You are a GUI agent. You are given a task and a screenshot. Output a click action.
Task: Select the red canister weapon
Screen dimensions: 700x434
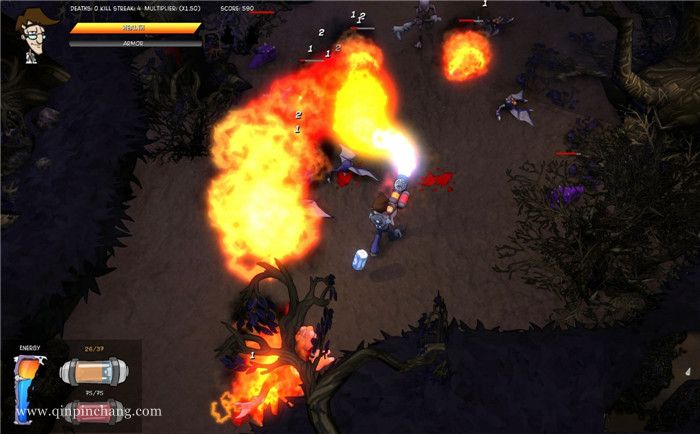click(92, 408)
